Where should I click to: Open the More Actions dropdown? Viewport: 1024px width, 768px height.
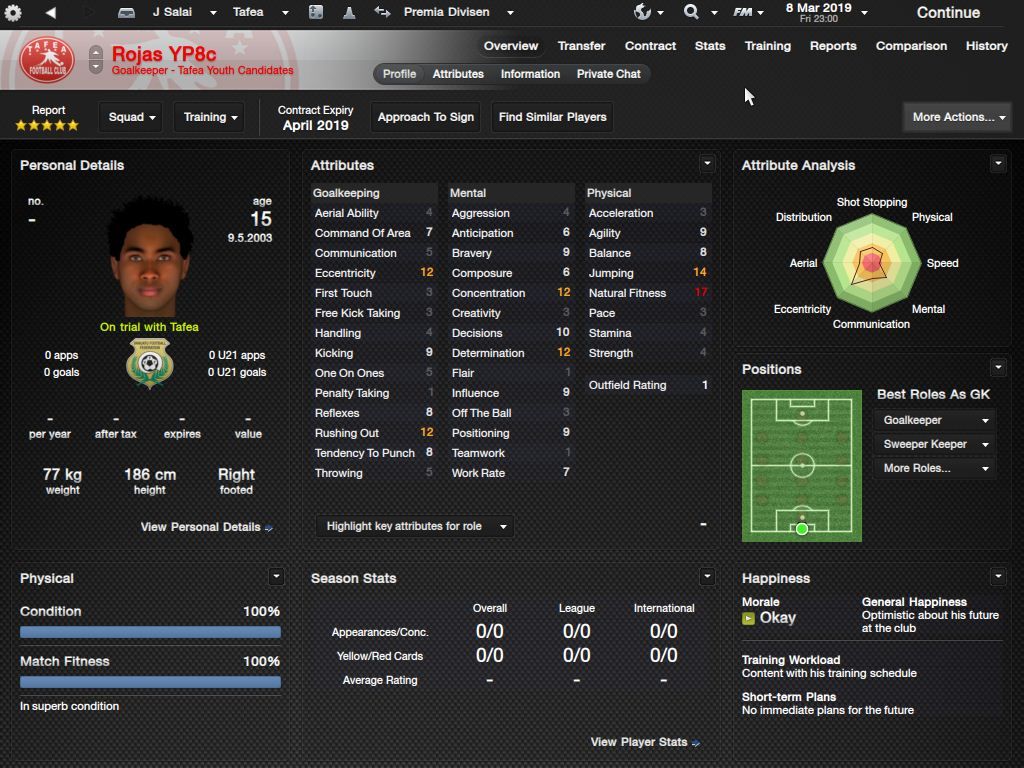tap(958, 117)
